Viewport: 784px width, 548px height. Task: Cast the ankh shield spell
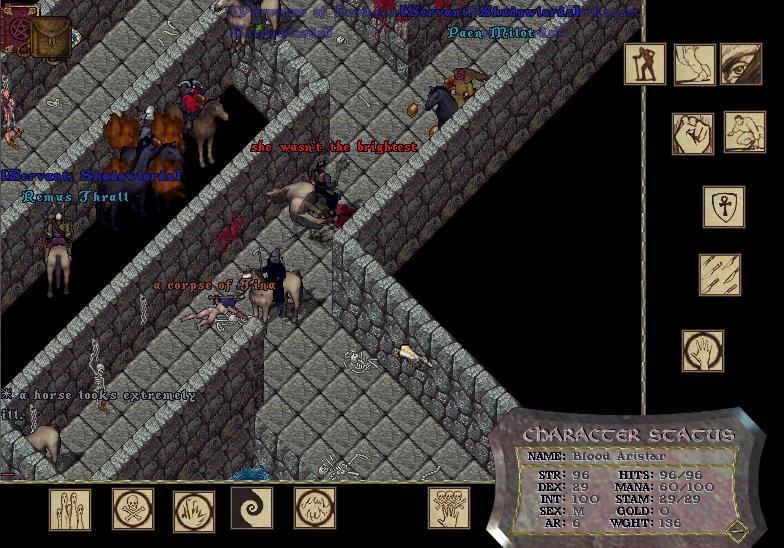click(x=723, y=207)
